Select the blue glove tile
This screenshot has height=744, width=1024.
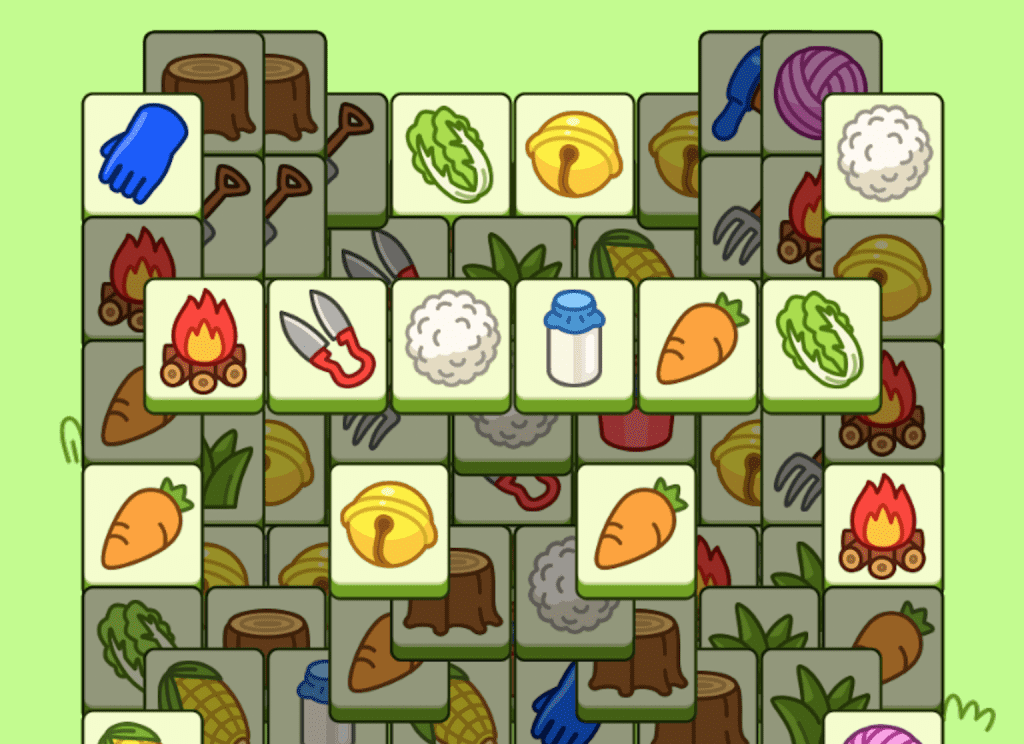point(142,154)
